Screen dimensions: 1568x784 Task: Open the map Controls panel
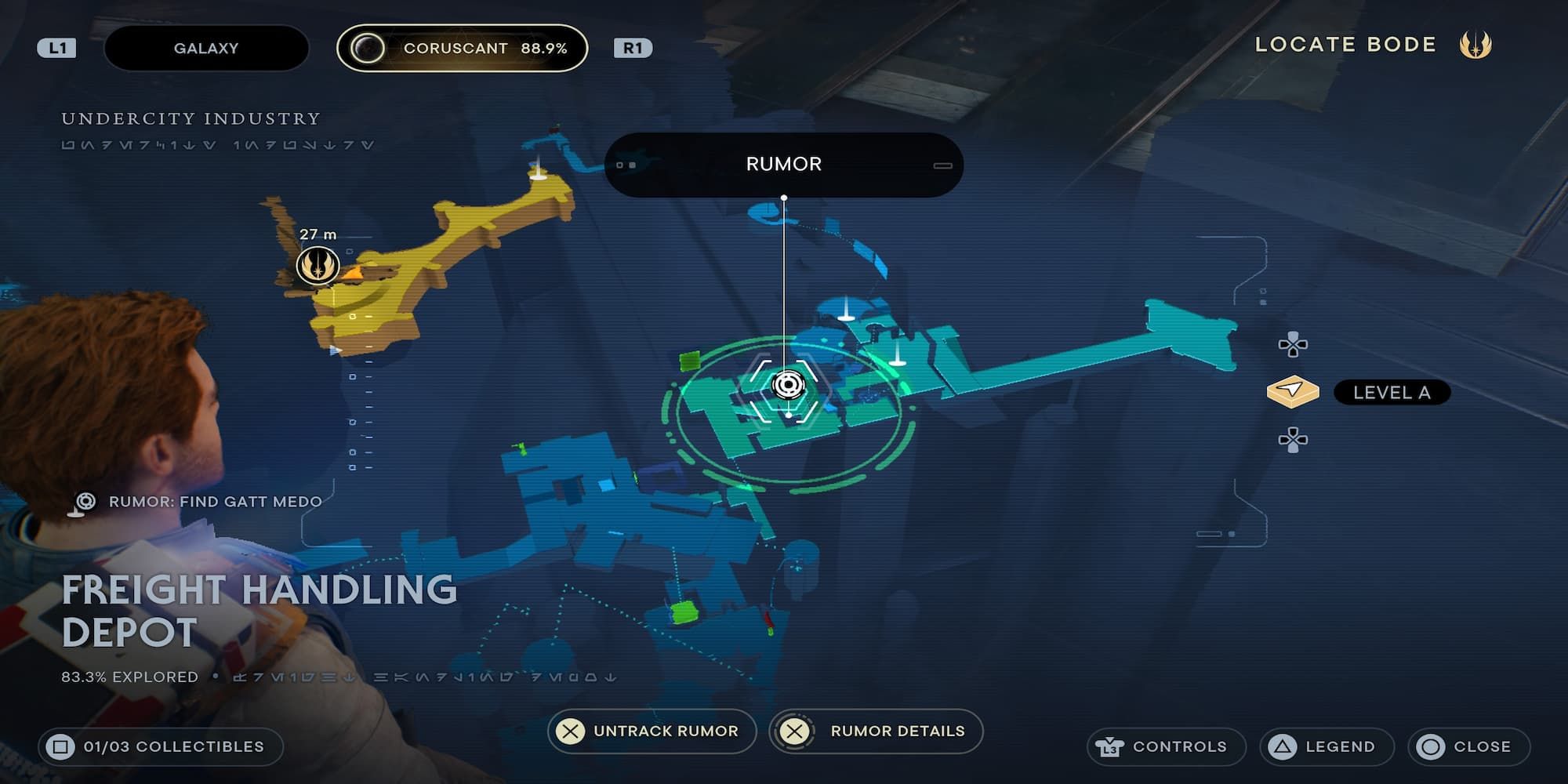pyautogui.click(x=1166, y=746)
